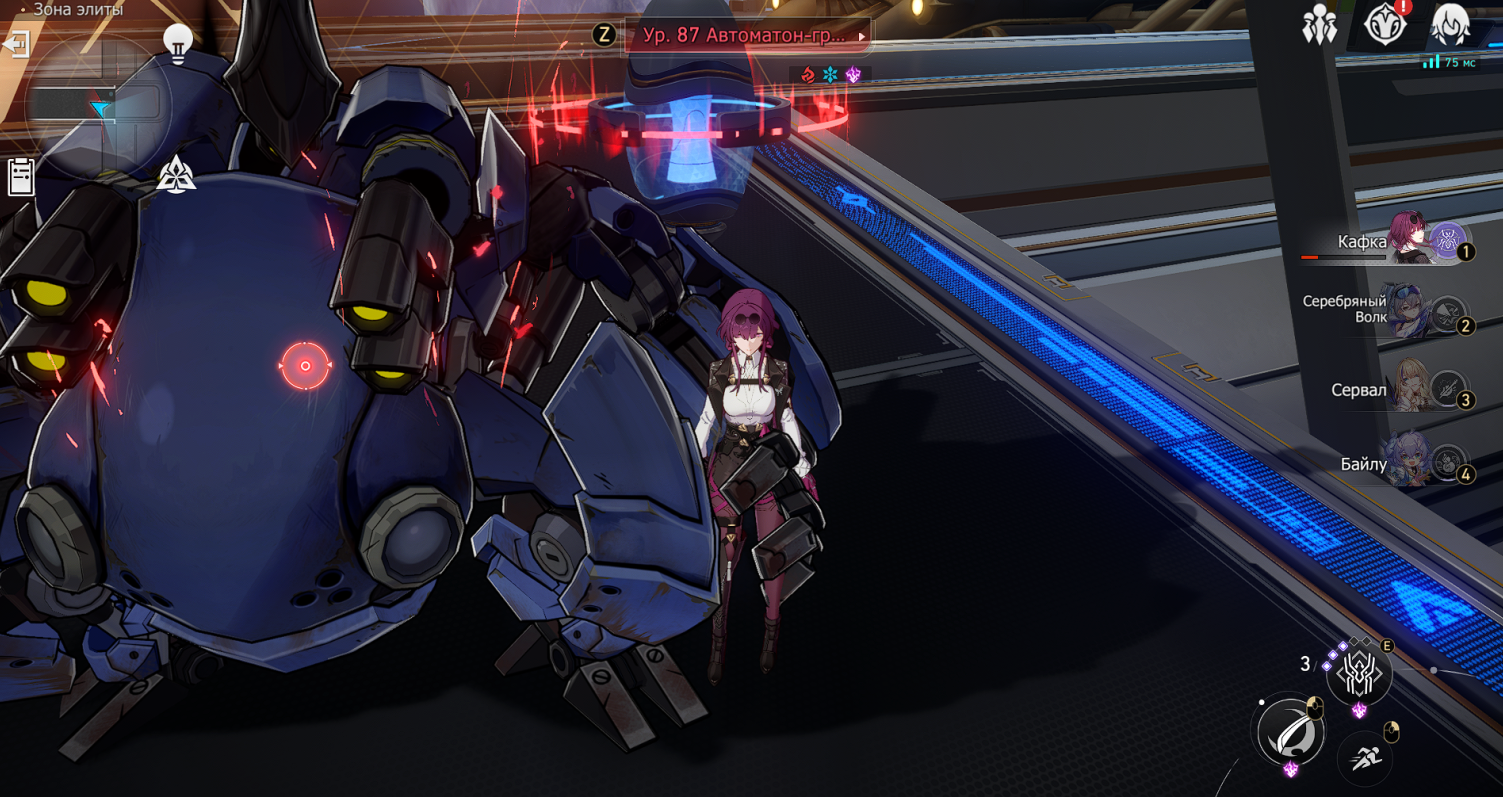
Task: Open the emblem icon with red alert
Action: 1385,24
